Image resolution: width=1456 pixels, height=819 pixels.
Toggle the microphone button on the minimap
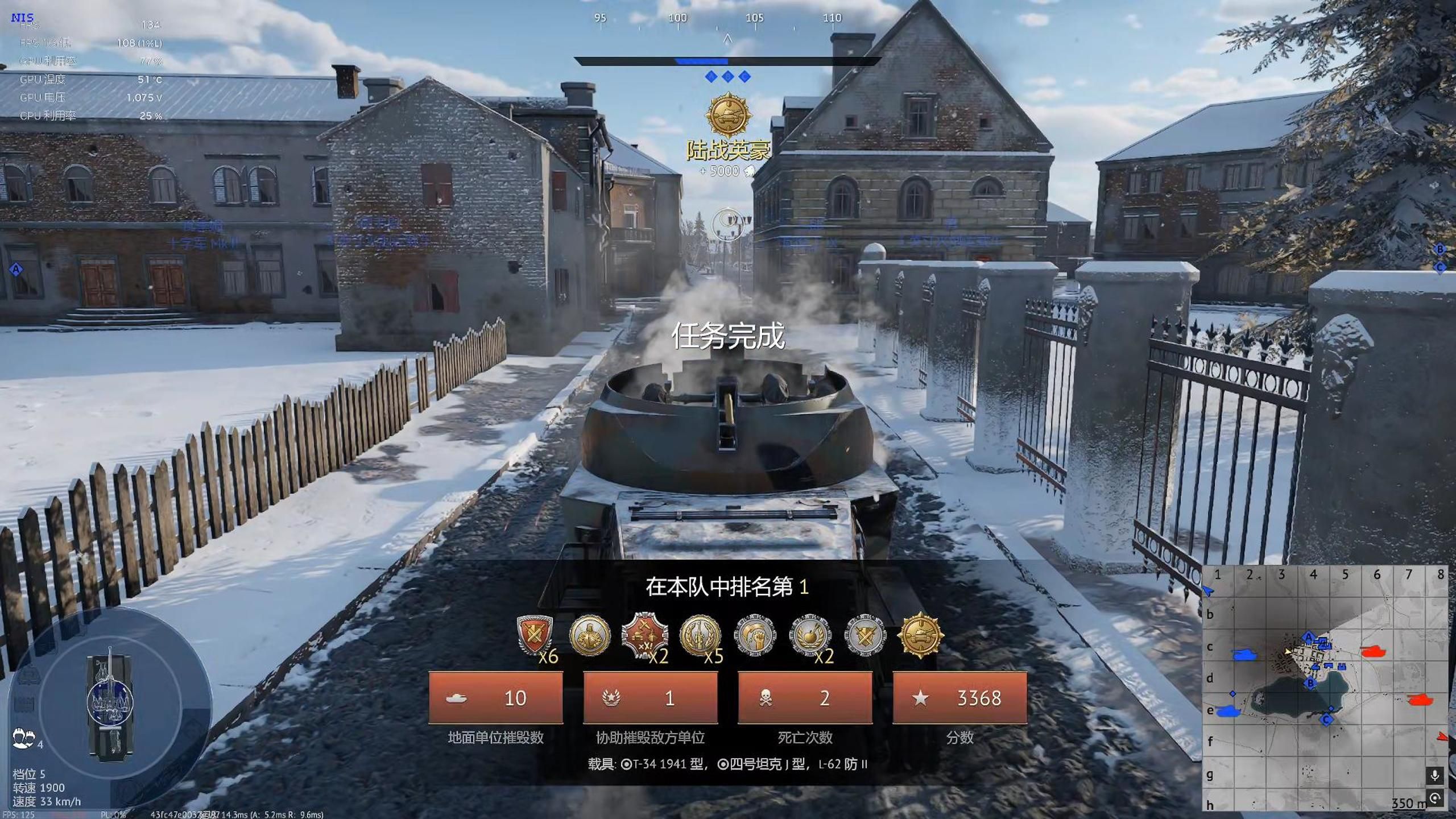tap(1434, 775)
